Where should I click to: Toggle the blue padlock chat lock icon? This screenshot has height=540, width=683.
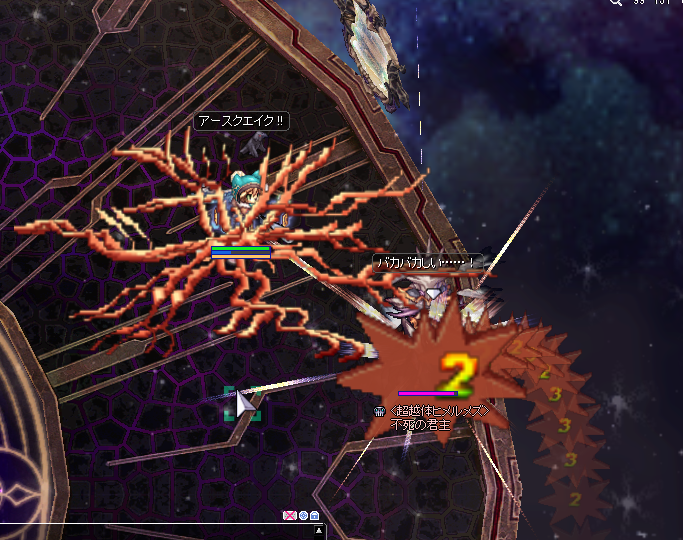tap(315, 515)
